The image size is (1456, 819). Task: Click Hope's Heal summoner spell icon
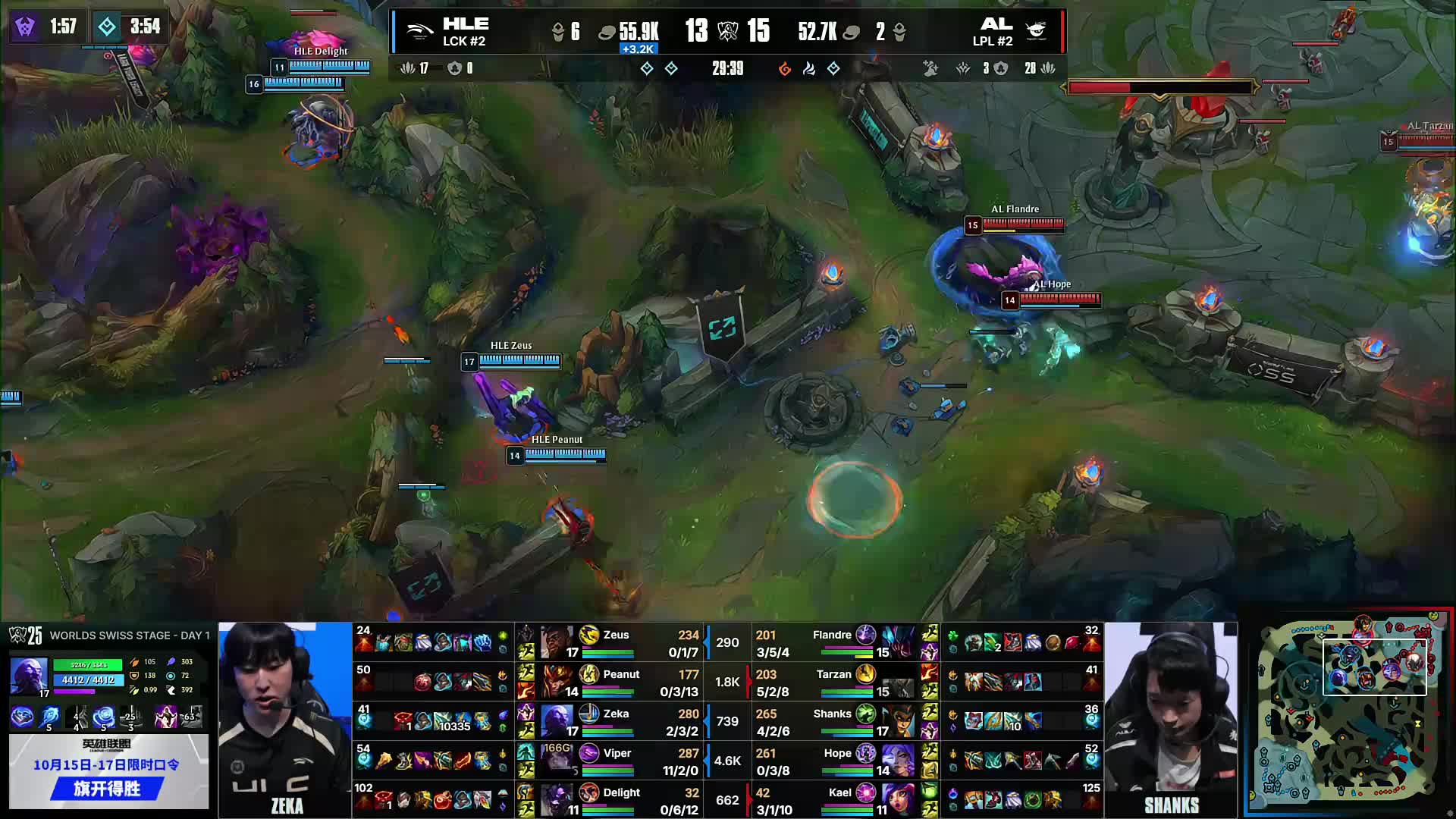932,769
